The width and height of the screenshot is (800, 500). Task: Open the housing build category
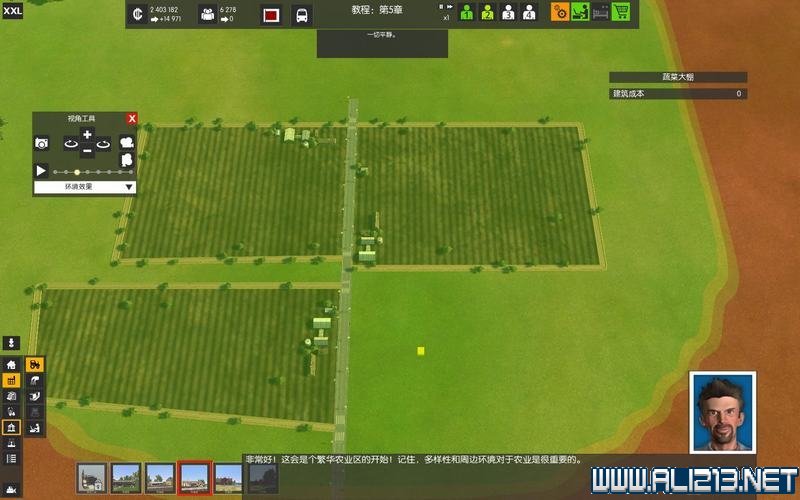(12, 365)
